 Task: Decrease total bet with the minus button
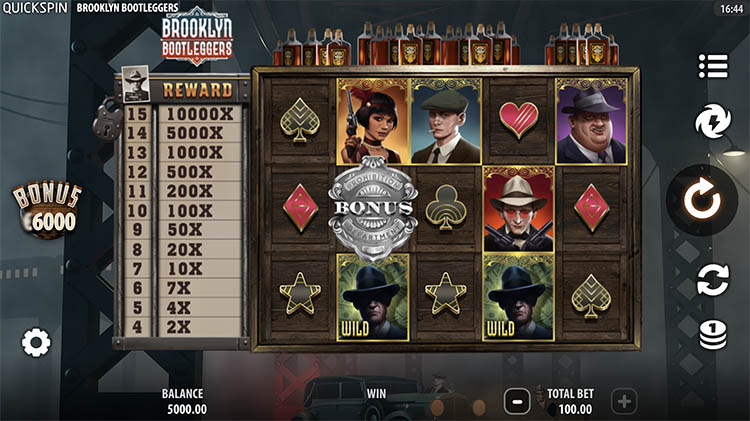[517, 402]
